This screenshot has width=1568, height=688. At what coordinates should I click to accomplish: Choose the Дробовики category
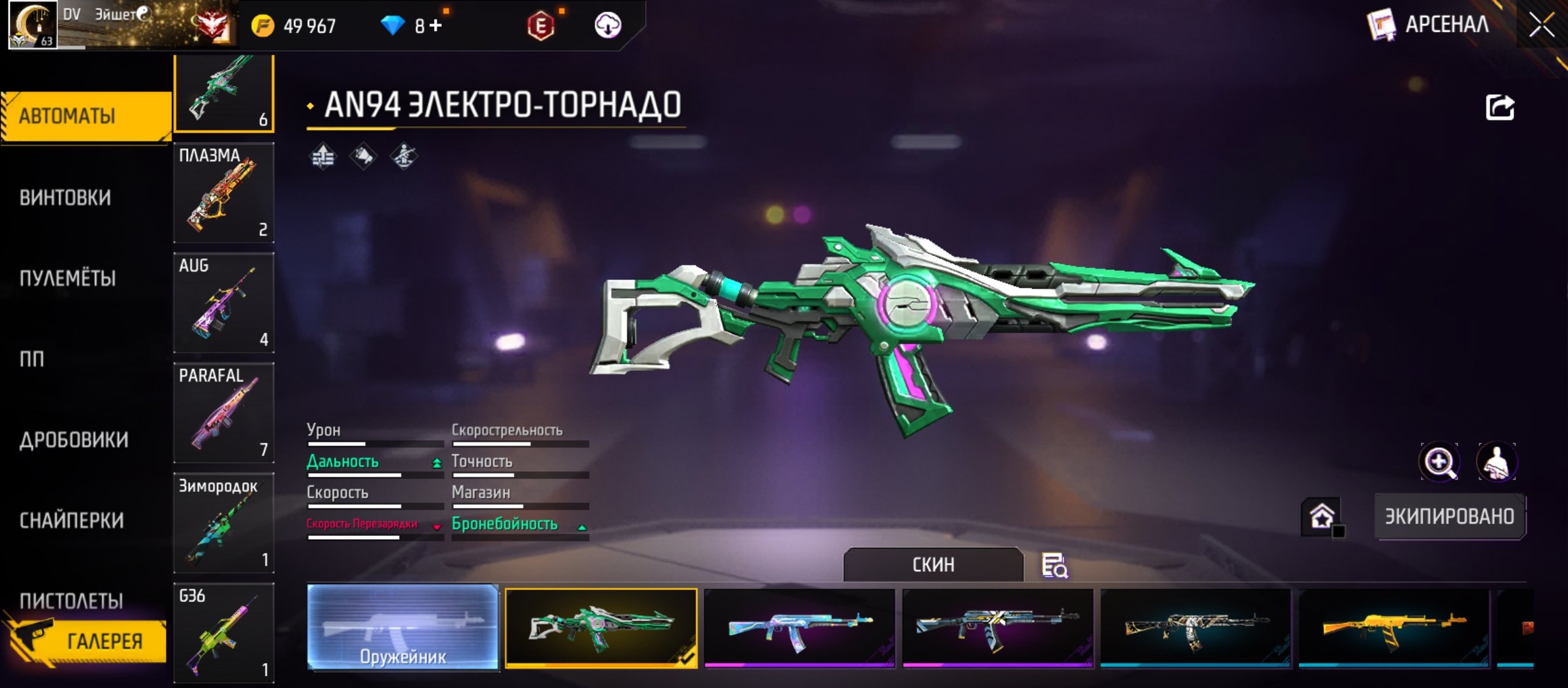74,440
